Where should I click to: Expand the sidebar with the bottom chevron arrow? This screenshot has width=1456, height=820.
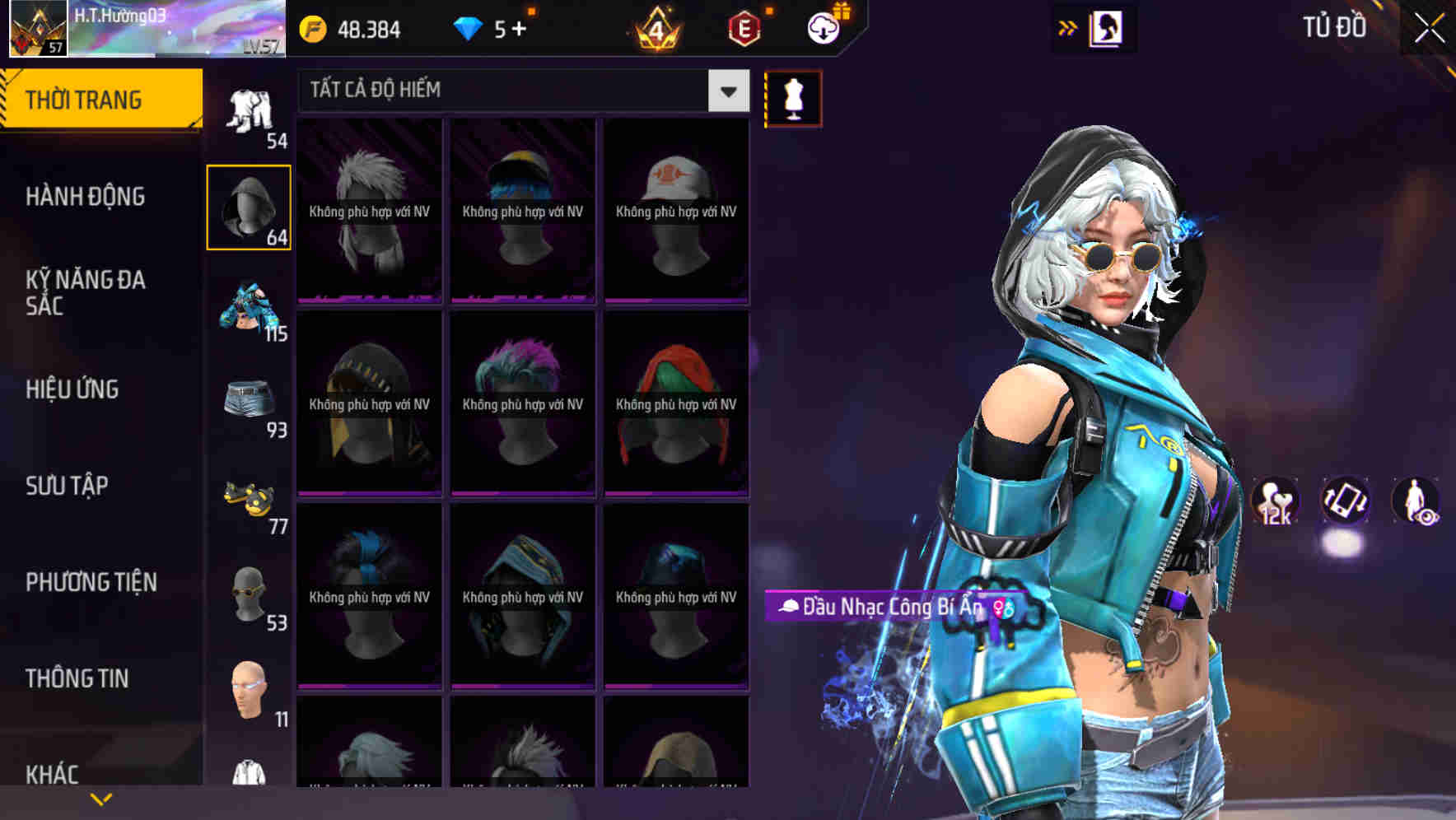tap(101, 798)
